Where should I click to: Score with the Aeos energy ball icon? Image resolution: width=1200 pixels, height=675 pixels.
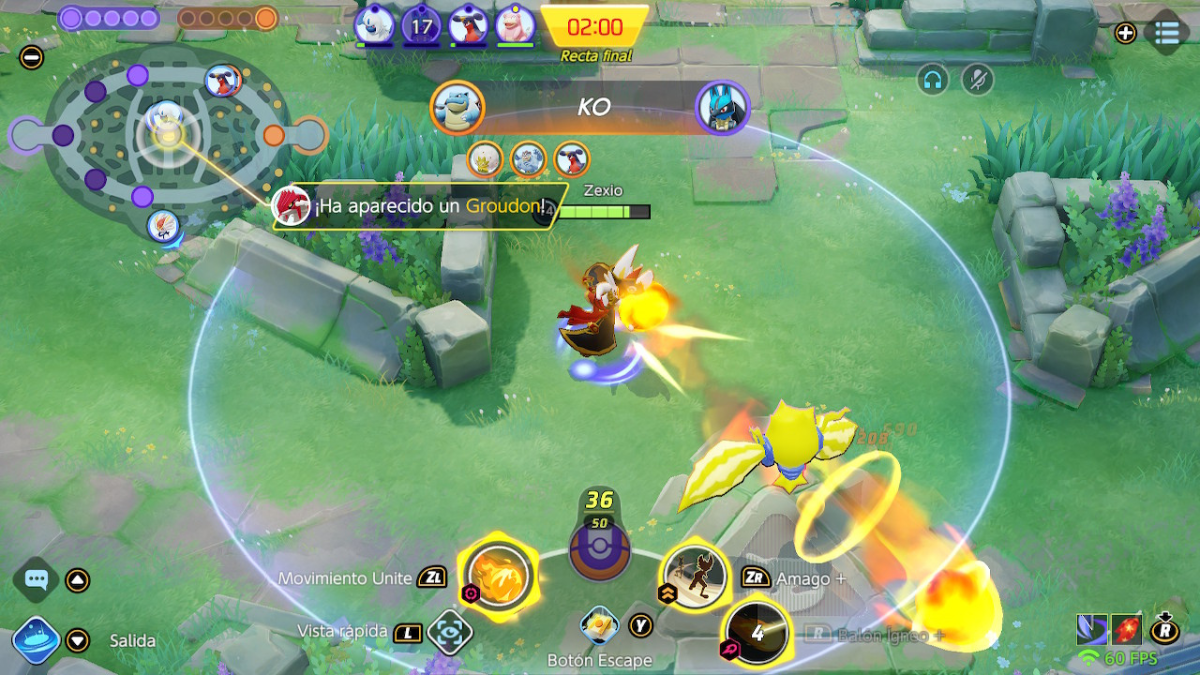click(x=599, y=546)
